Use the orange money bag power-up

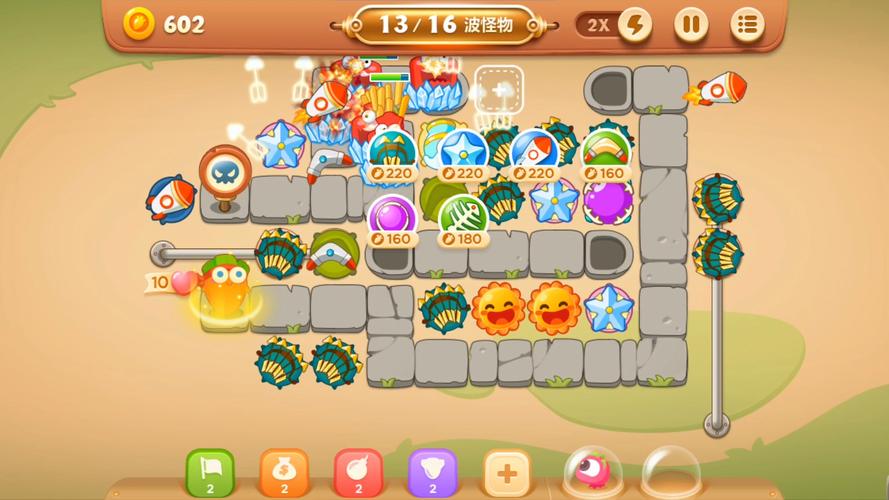284,471
